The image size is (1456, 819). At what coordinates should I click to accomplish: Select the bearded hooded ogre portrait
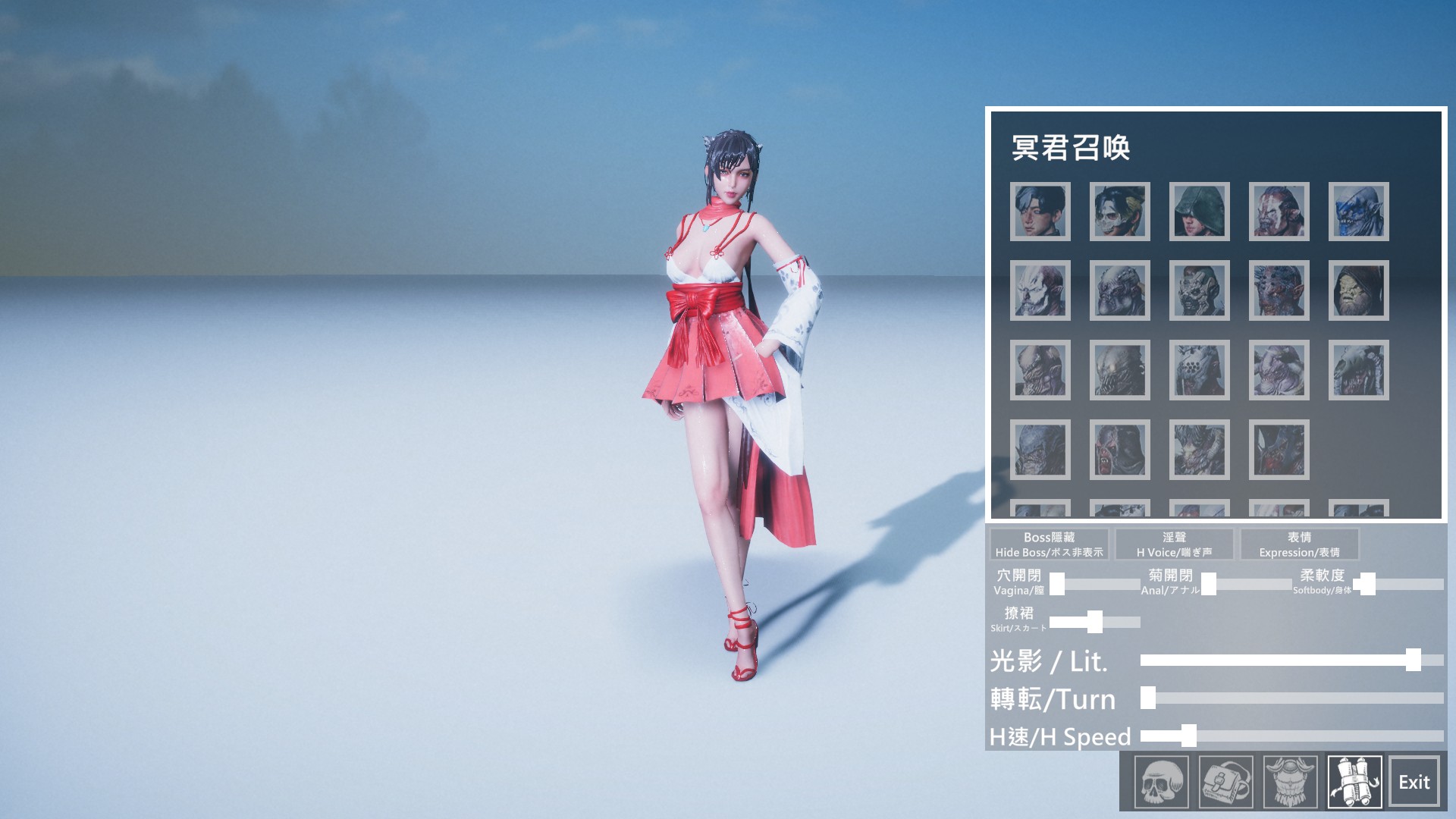1359,290
